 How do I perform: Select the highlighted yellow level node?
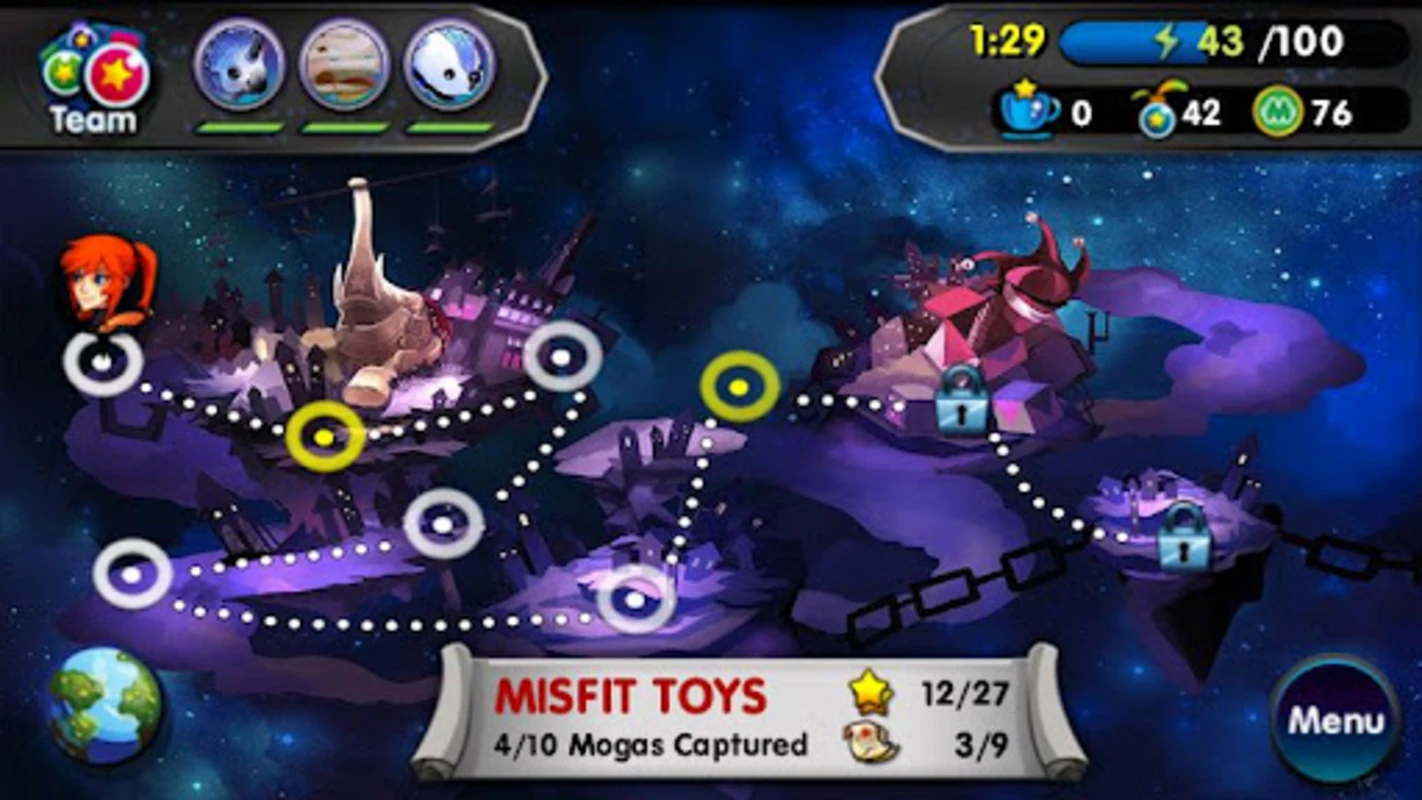pos(325,436)
